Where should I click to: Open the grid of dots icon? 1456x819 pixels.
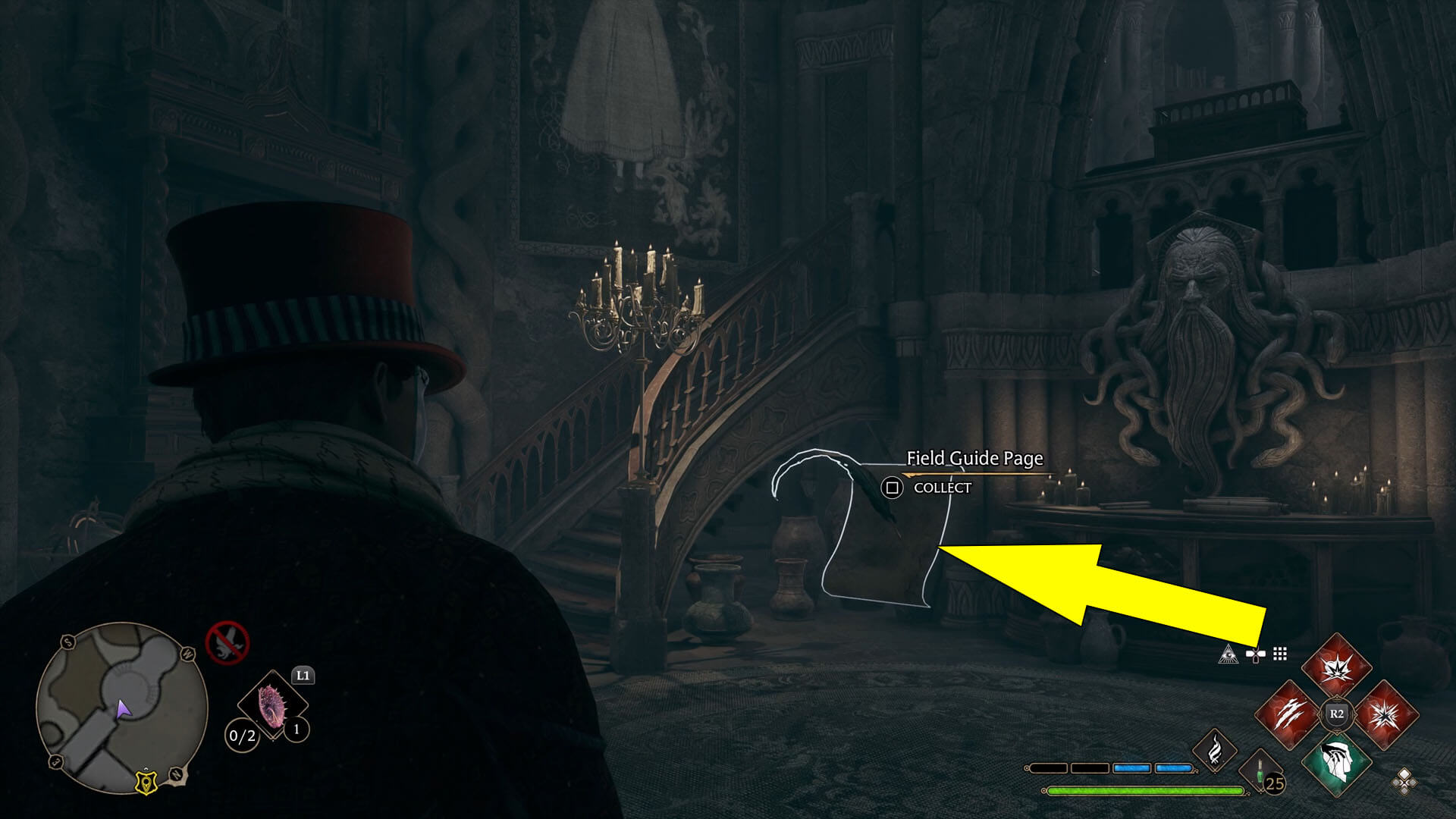[1279, 655]
